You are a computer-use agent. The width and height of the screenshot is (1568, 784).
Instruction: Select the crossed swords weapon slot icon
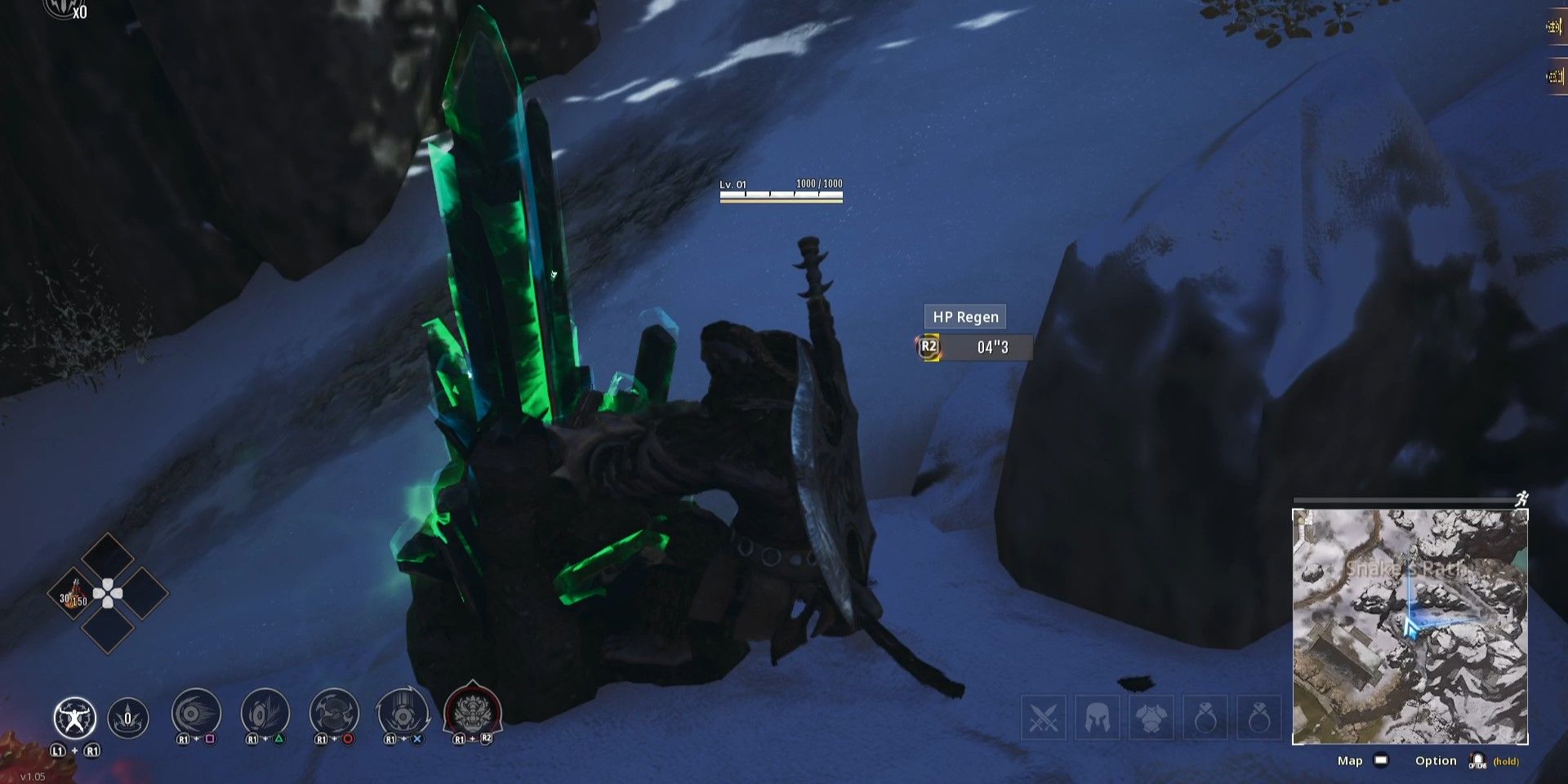[1044, 717]
